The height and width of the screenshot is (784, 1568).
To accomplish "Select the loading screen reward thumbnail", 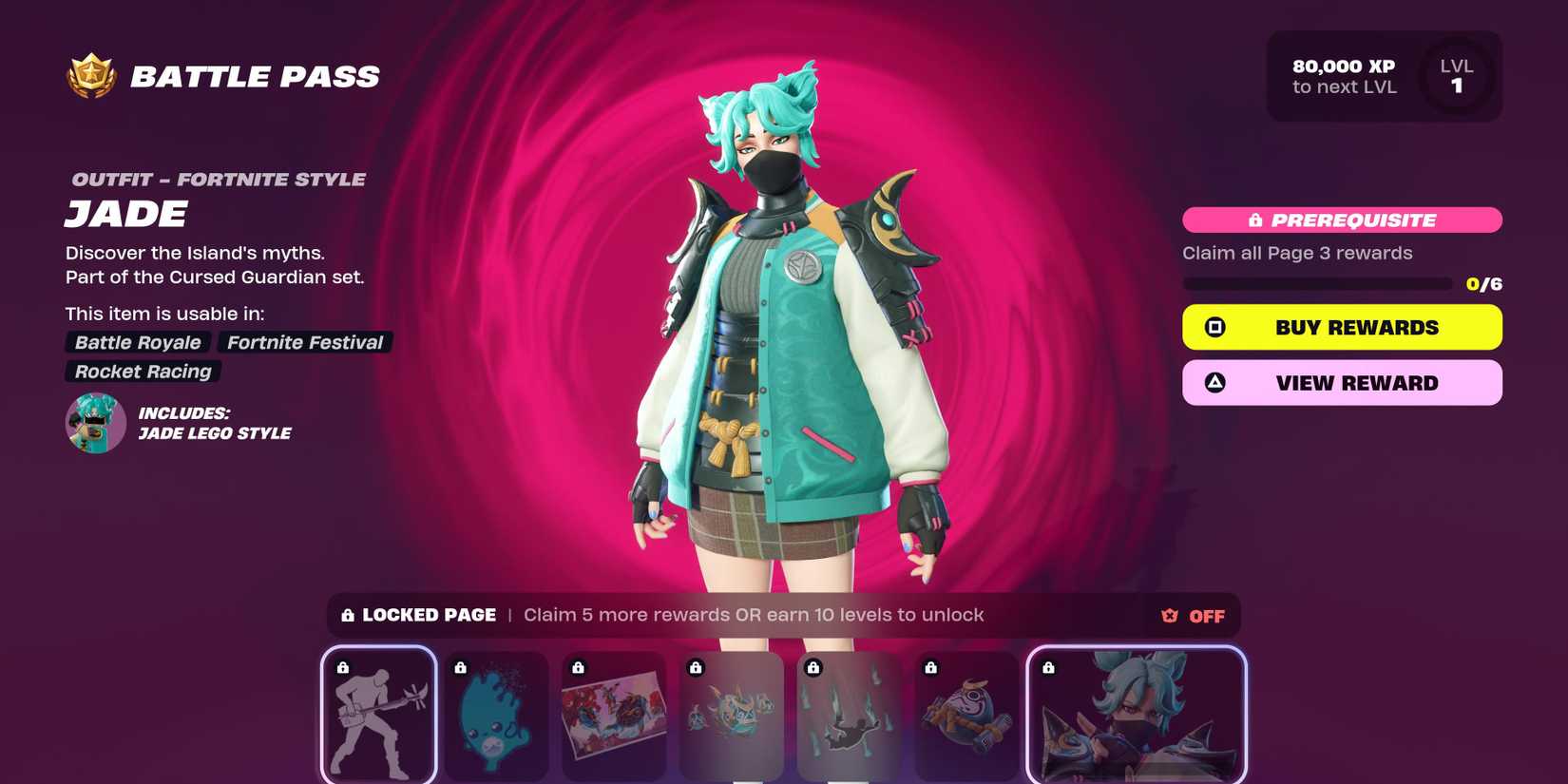I will [x=614, y=717].
